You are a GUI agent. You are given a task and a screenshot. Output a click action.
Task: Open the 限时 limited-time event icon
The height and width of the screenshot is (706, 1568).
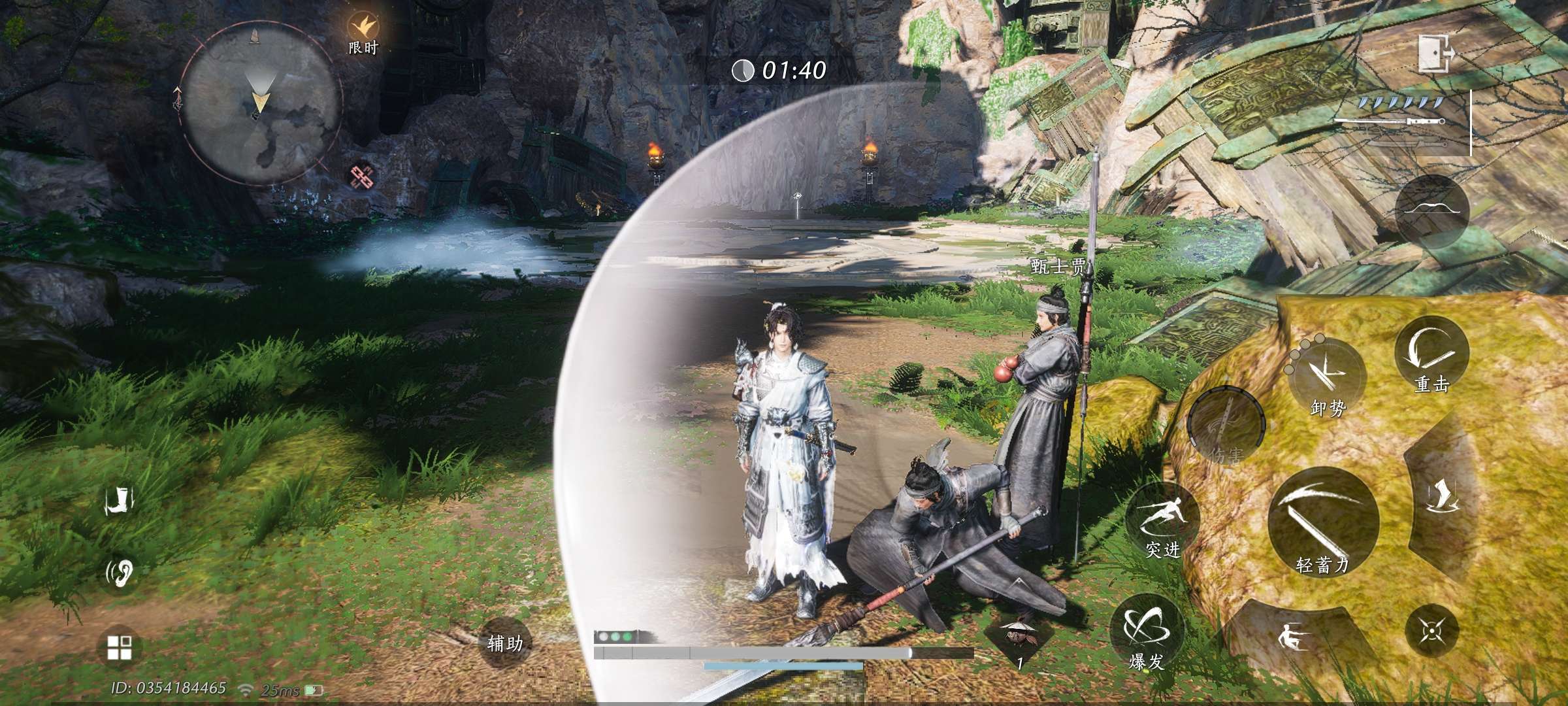click(x=361, y=29)
